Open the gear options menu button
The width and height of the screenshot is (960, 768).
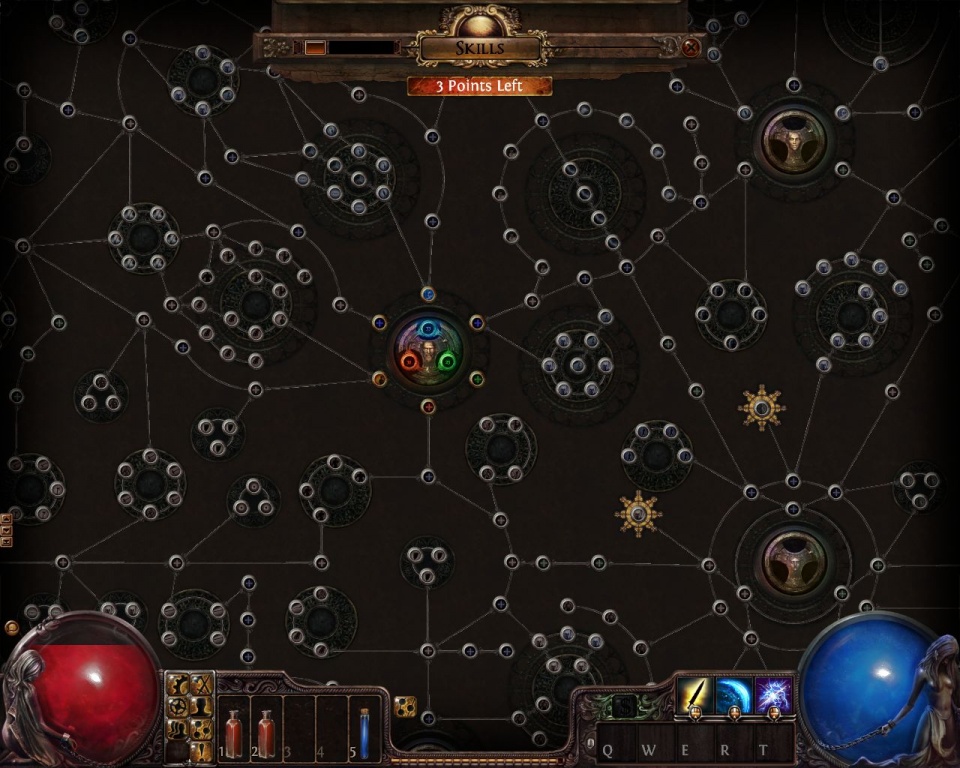click(x=178, y=685)
